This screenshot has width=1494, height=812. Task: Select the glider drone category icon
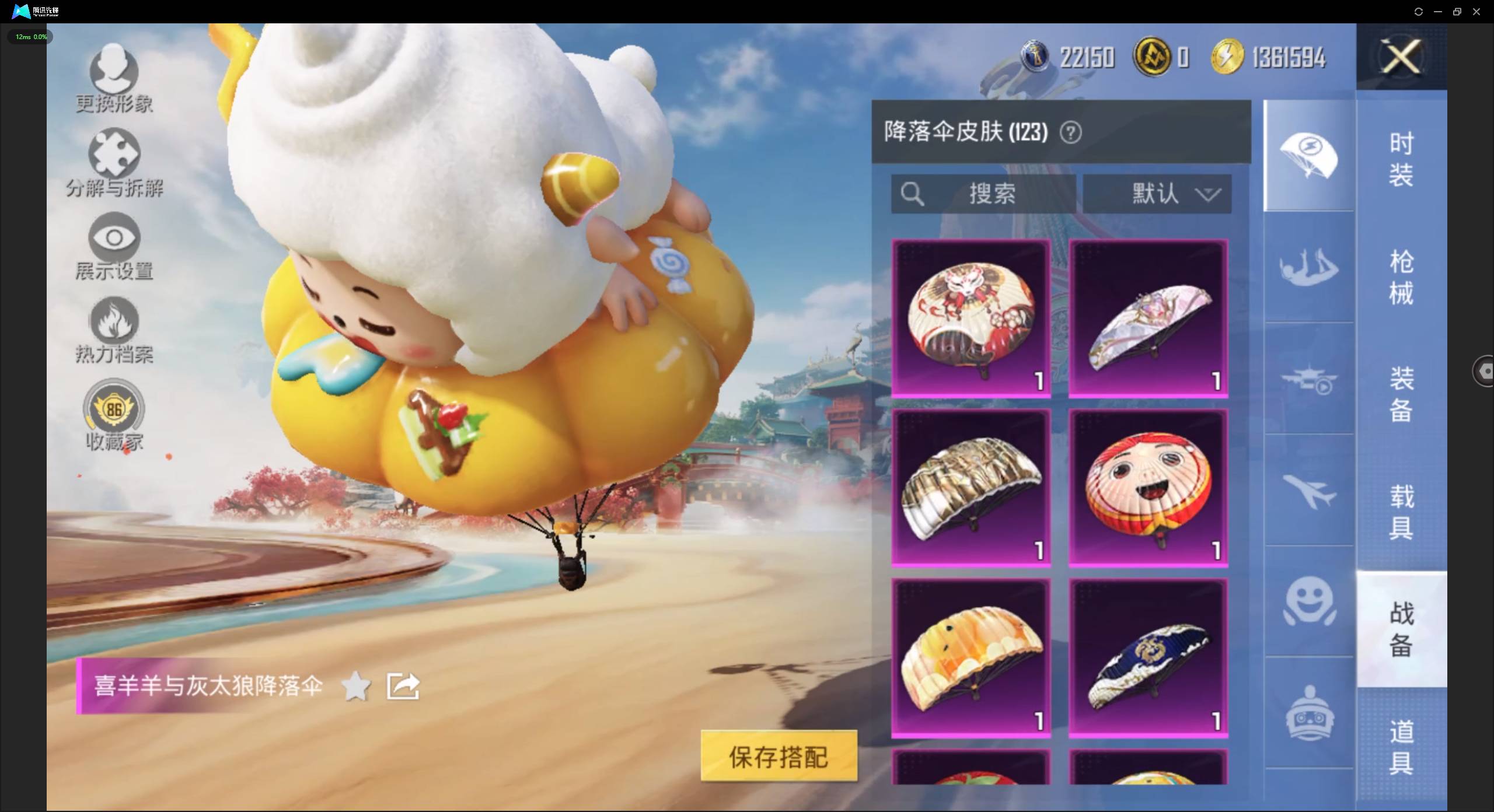(1309, 379)
